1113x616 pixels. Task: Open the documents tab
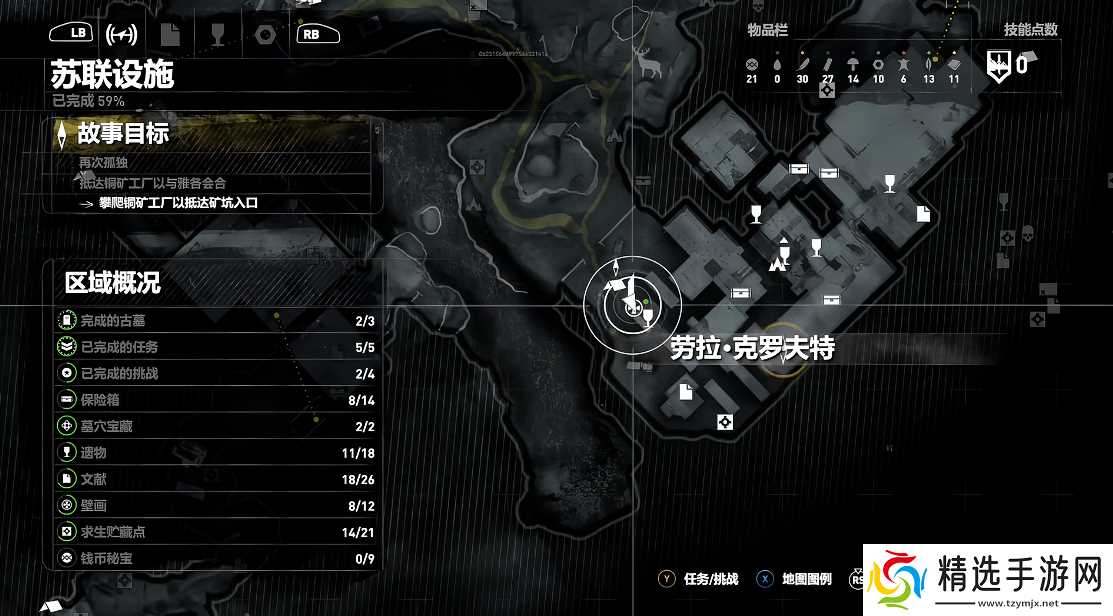click(x=170, y=33)
